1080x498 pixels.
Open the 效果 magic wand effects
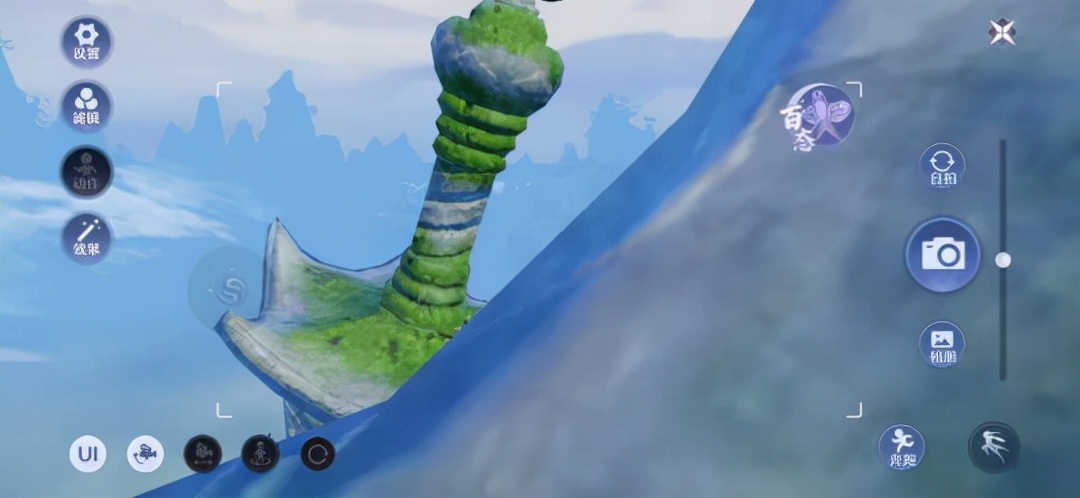(x=86, y=238)
